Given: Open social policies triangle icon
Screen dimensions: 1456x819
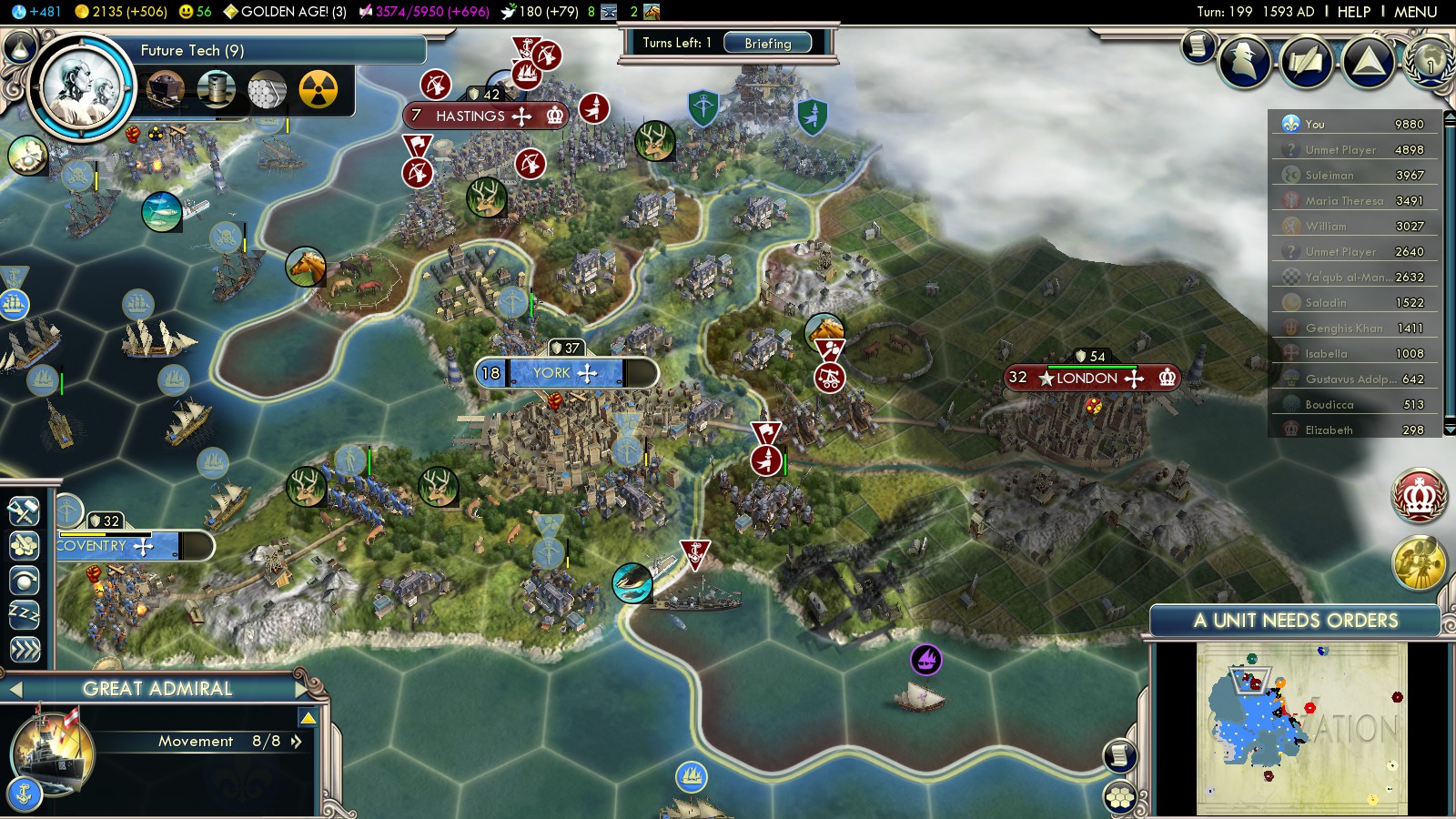Looking at the screenshot, I should point(1368,61).
